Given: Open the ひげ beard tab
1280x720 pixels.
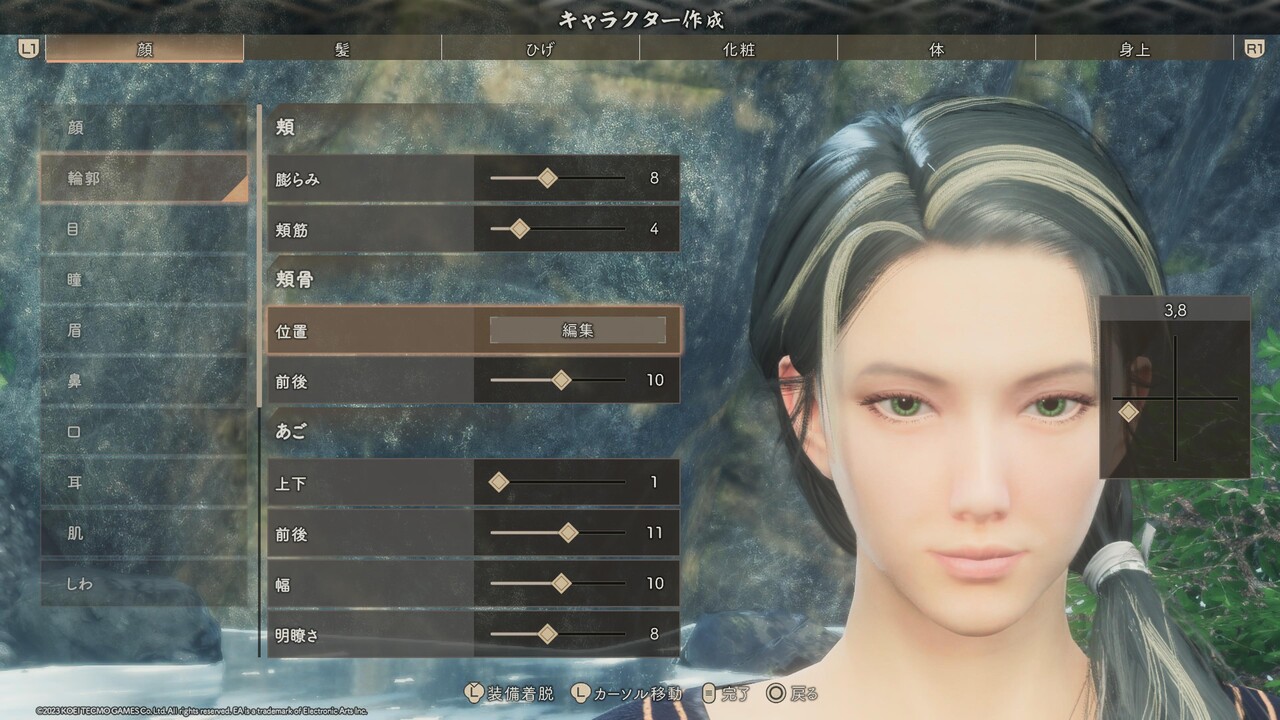Looking at the screenshot, I should [x=540, y=49].
